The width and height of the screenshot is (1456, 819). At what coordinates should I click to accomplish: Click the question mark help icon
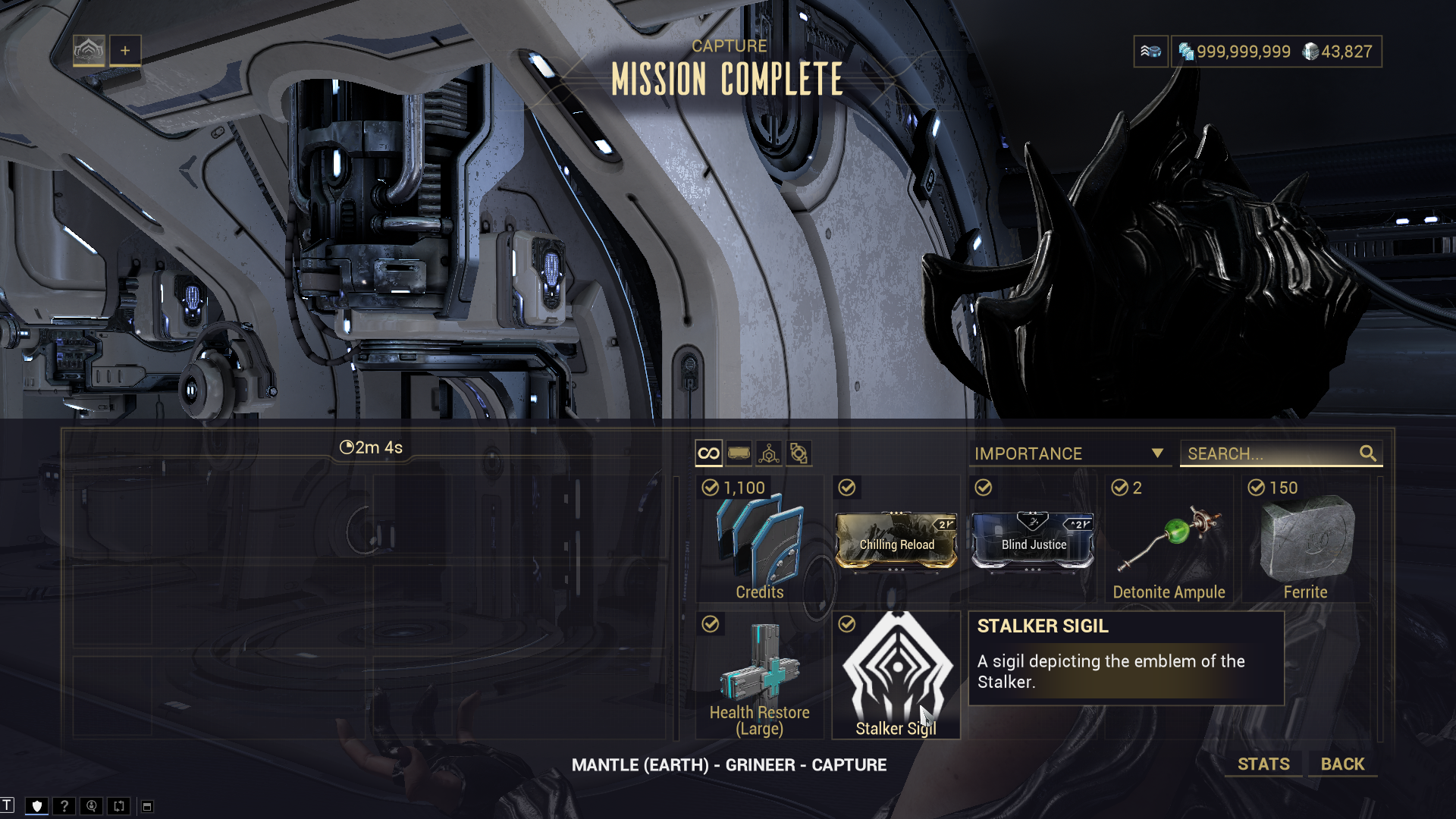pyautogui.click(x=64, y=806)
